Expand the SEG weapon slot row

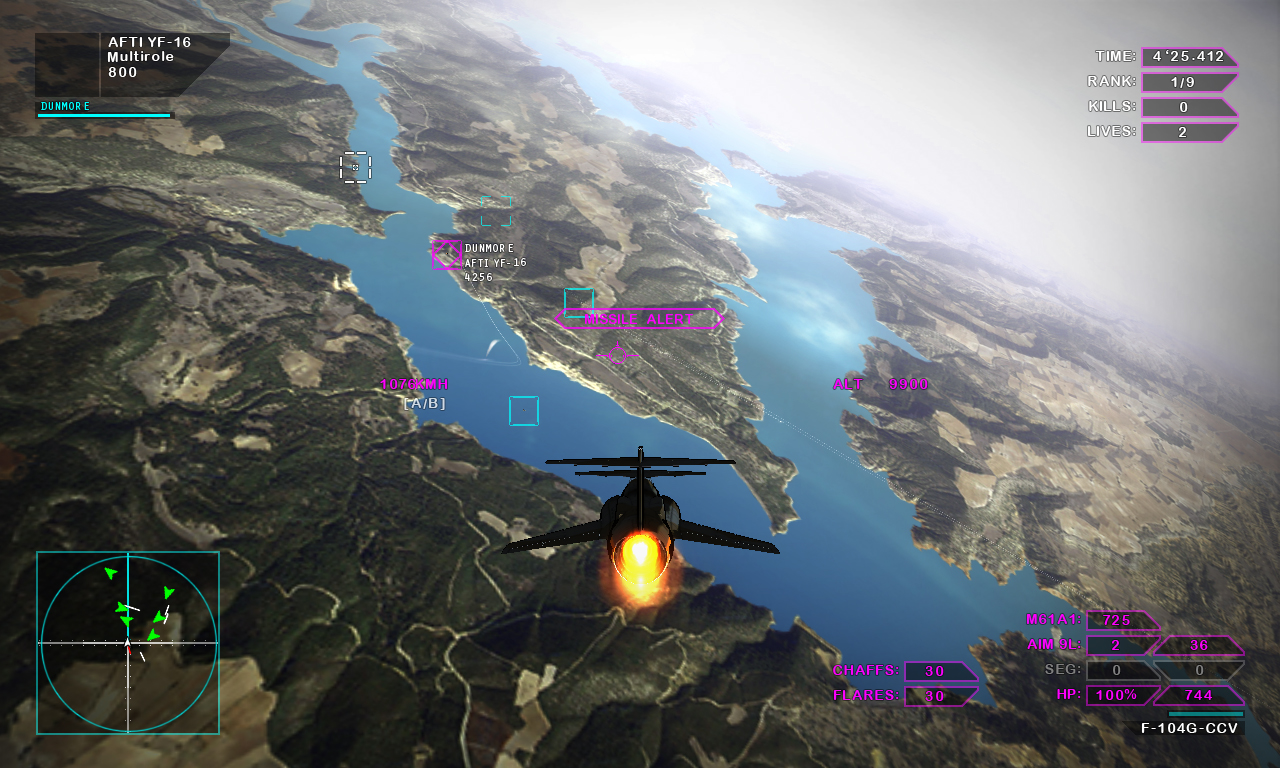coord(1119,670)
